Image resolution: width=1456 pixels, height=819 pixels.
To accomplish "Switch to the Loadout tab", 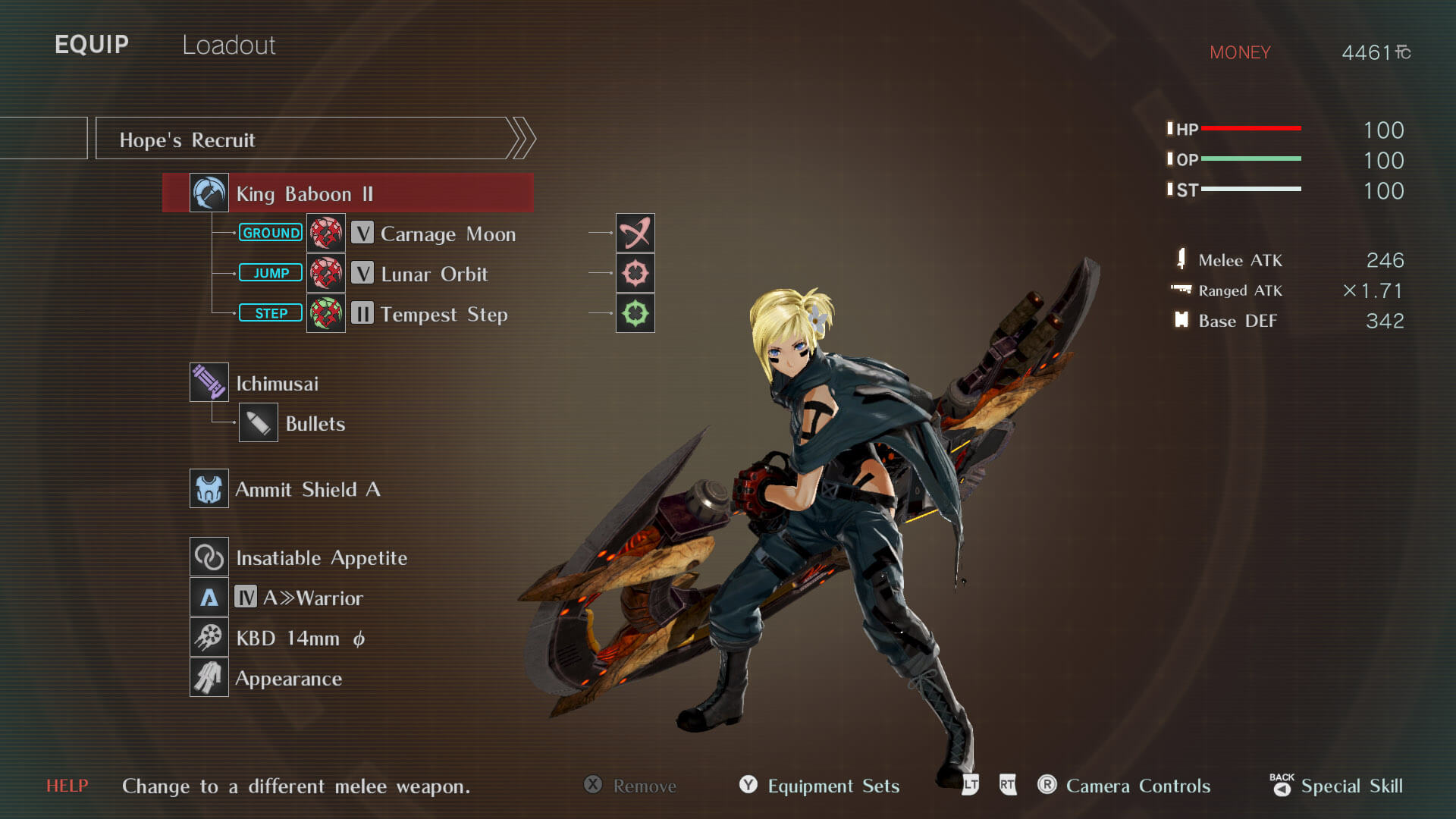I will tap(228, 45).
